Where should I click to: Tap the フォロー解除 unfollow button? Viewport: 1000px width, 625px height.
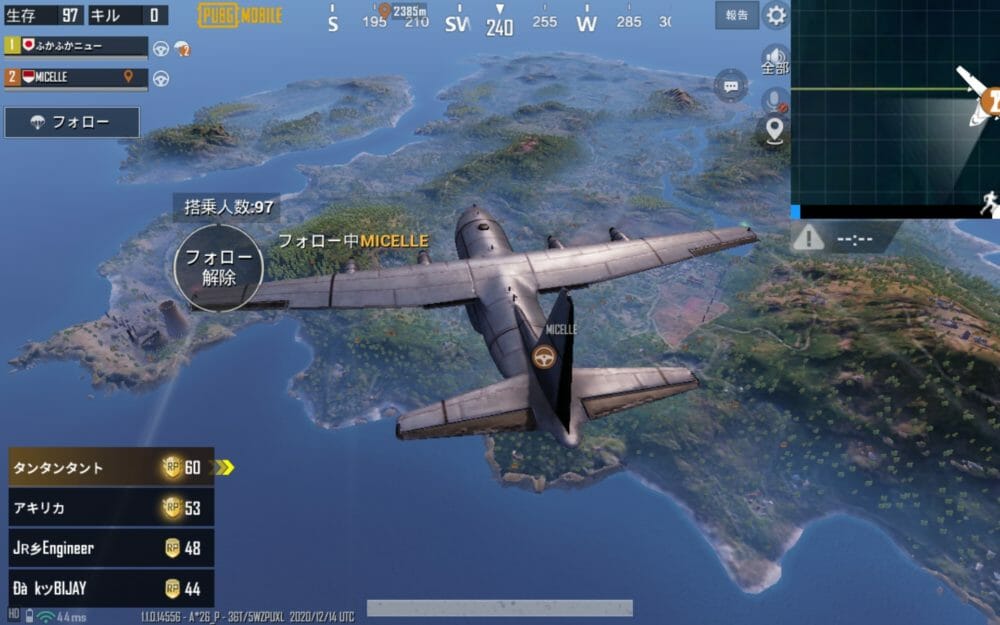coord(218,267)
